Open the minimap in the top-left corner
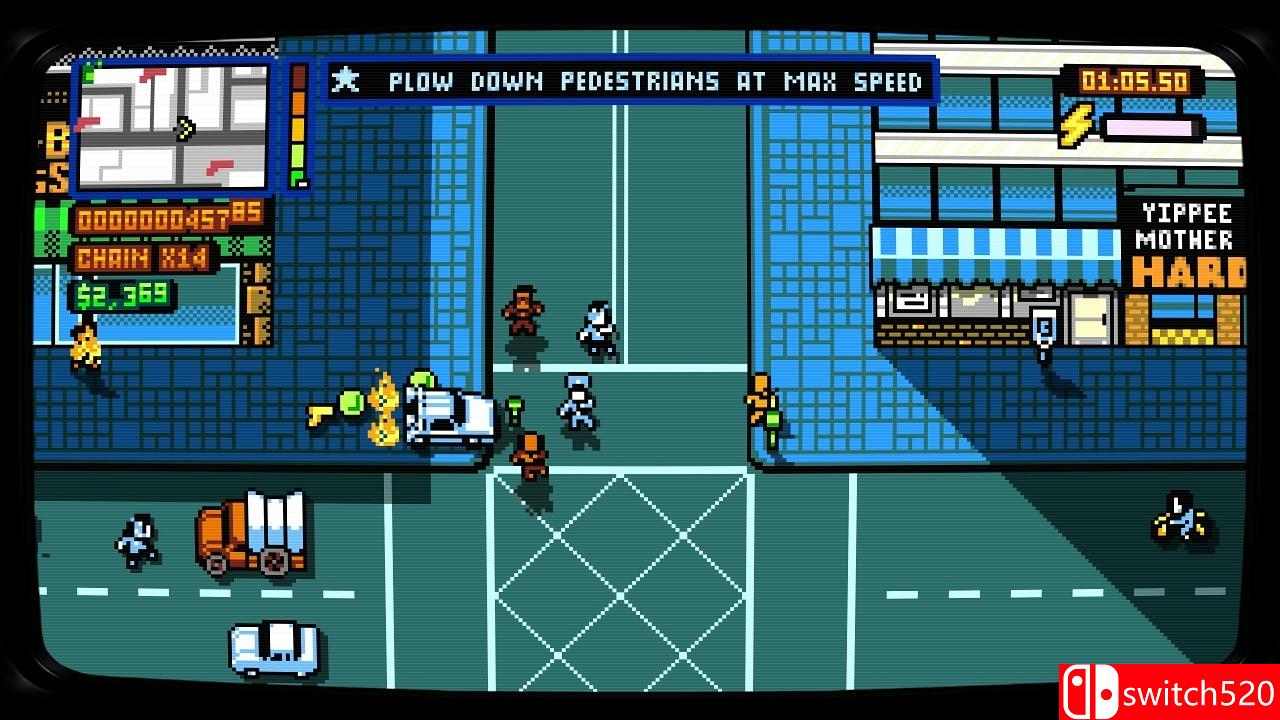Screen dimensions: 1280x720 (x=176, y=124)
